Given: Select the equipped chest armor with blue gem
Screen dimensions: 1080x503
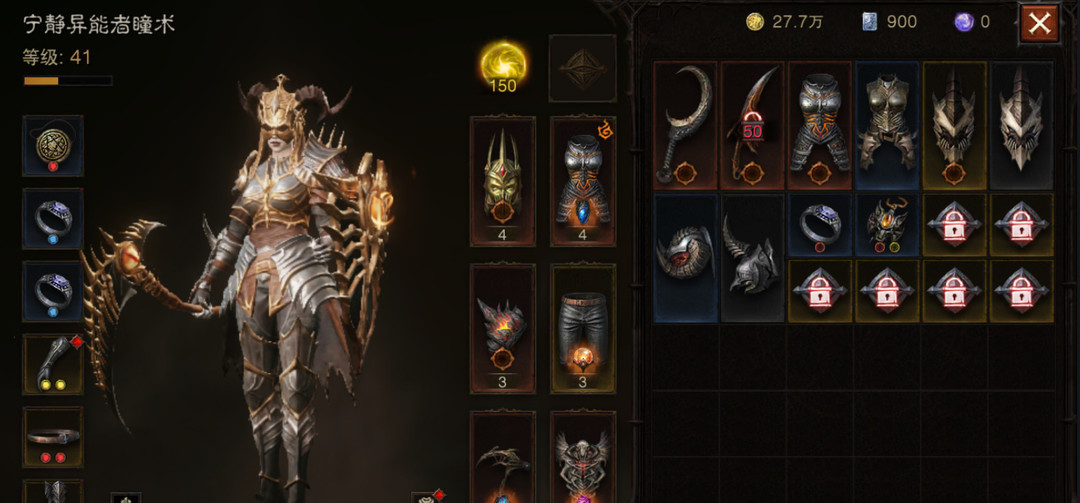Looking at the screenshot, I should tap(583, 180).
